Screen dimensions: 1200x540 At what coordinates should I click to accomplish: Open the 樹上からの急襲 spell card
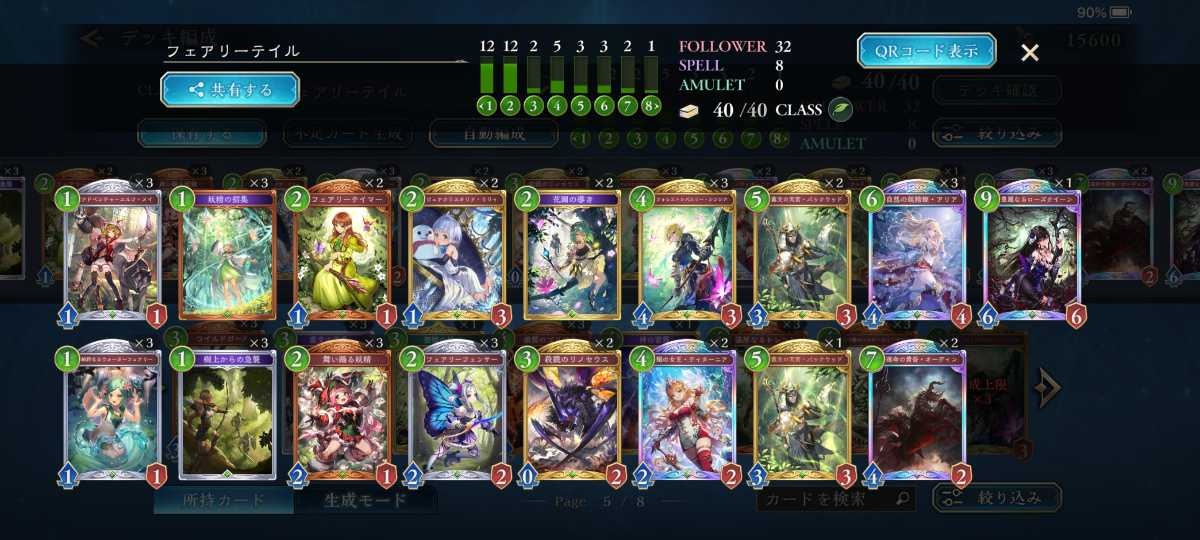pyautogui.click(x=227, y=412)
